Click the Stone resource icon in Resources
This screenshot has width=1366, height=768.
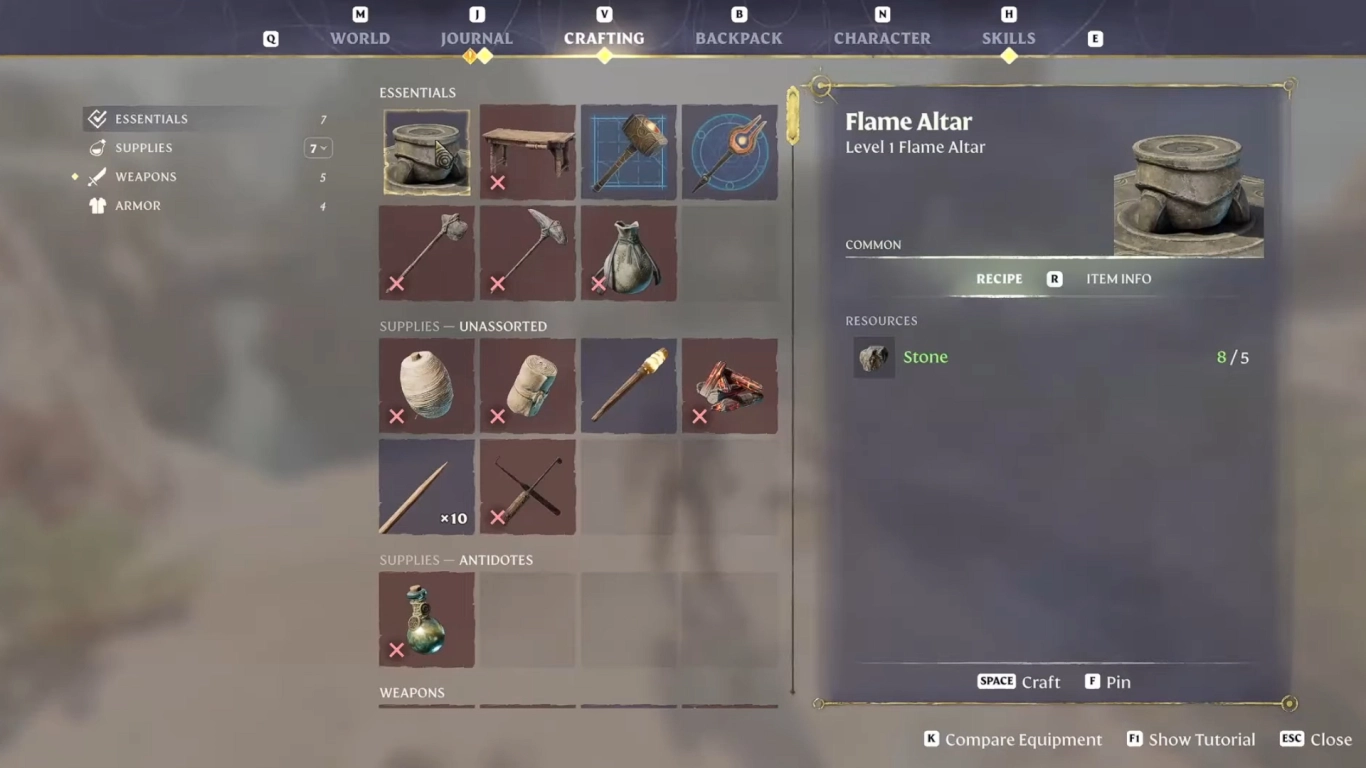[873, 357]
